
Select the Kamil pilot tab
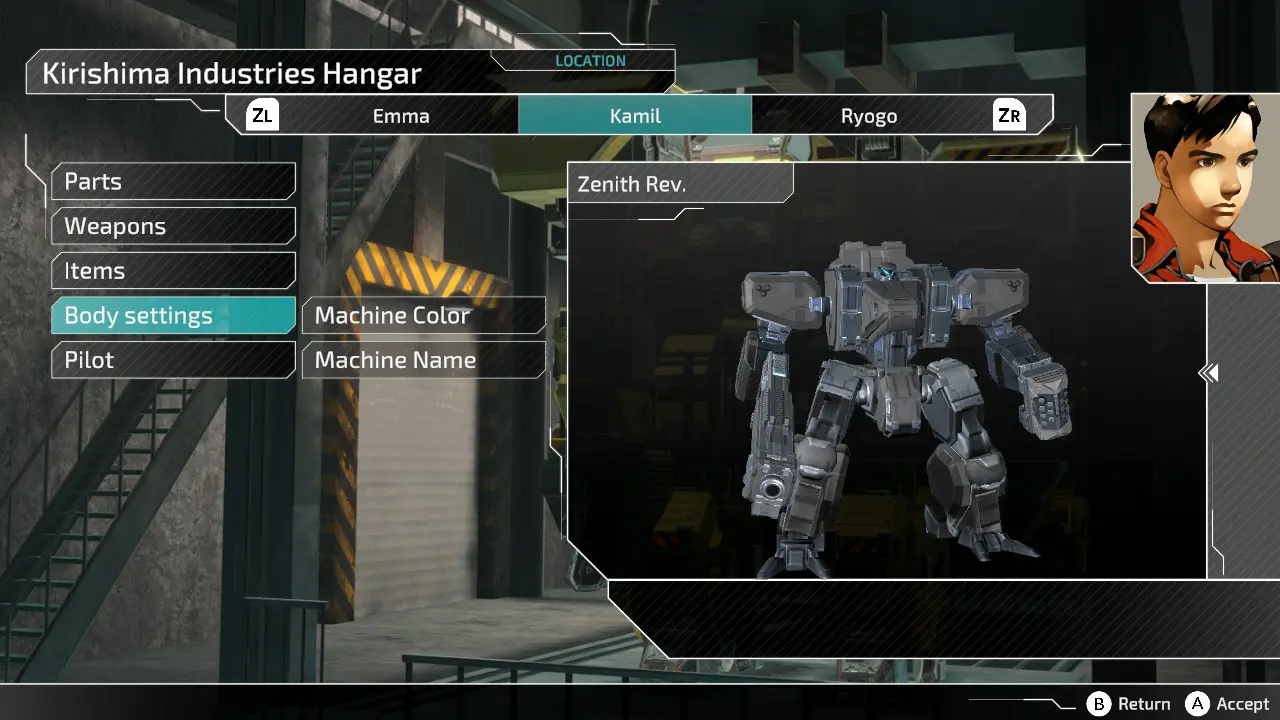tap(635, 116)
